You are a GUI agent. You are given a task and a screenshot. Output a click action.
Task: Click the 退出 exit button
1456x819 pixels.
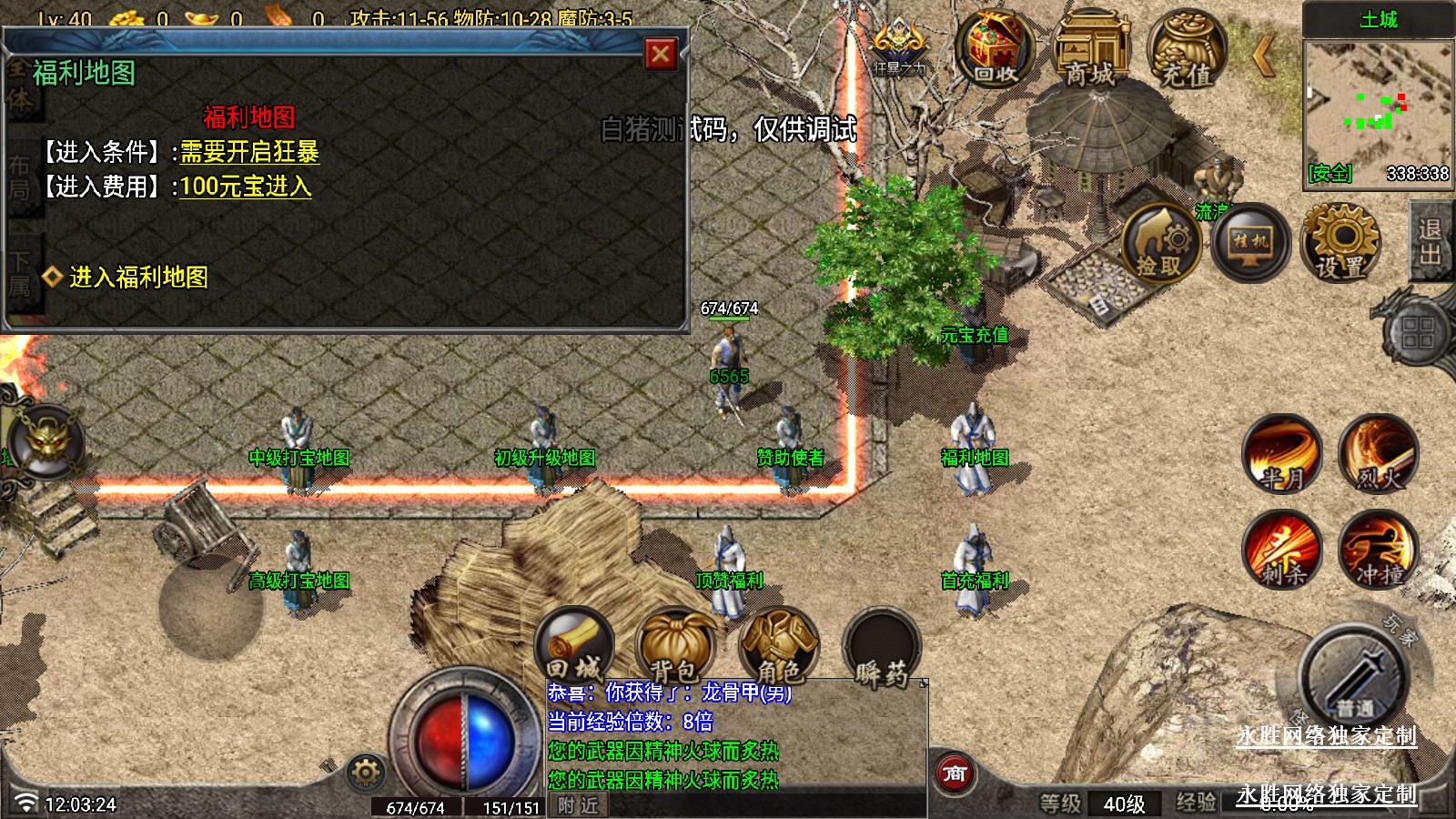click(x=1430, y=242)
